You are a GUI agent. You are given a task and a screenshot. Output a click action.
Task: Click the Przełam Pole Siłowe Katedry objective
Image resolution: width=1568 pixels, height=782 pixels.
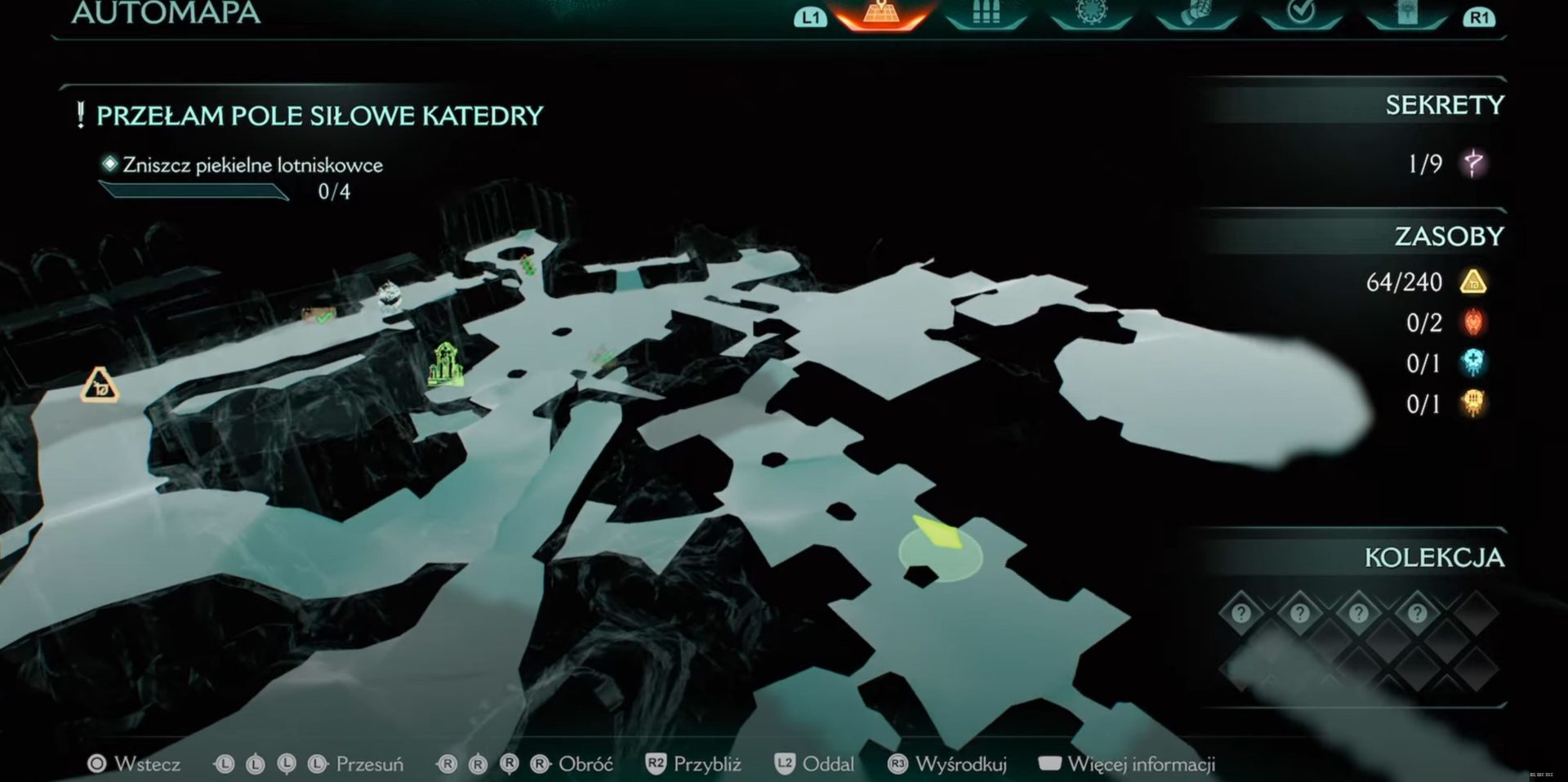click(319, 116)
